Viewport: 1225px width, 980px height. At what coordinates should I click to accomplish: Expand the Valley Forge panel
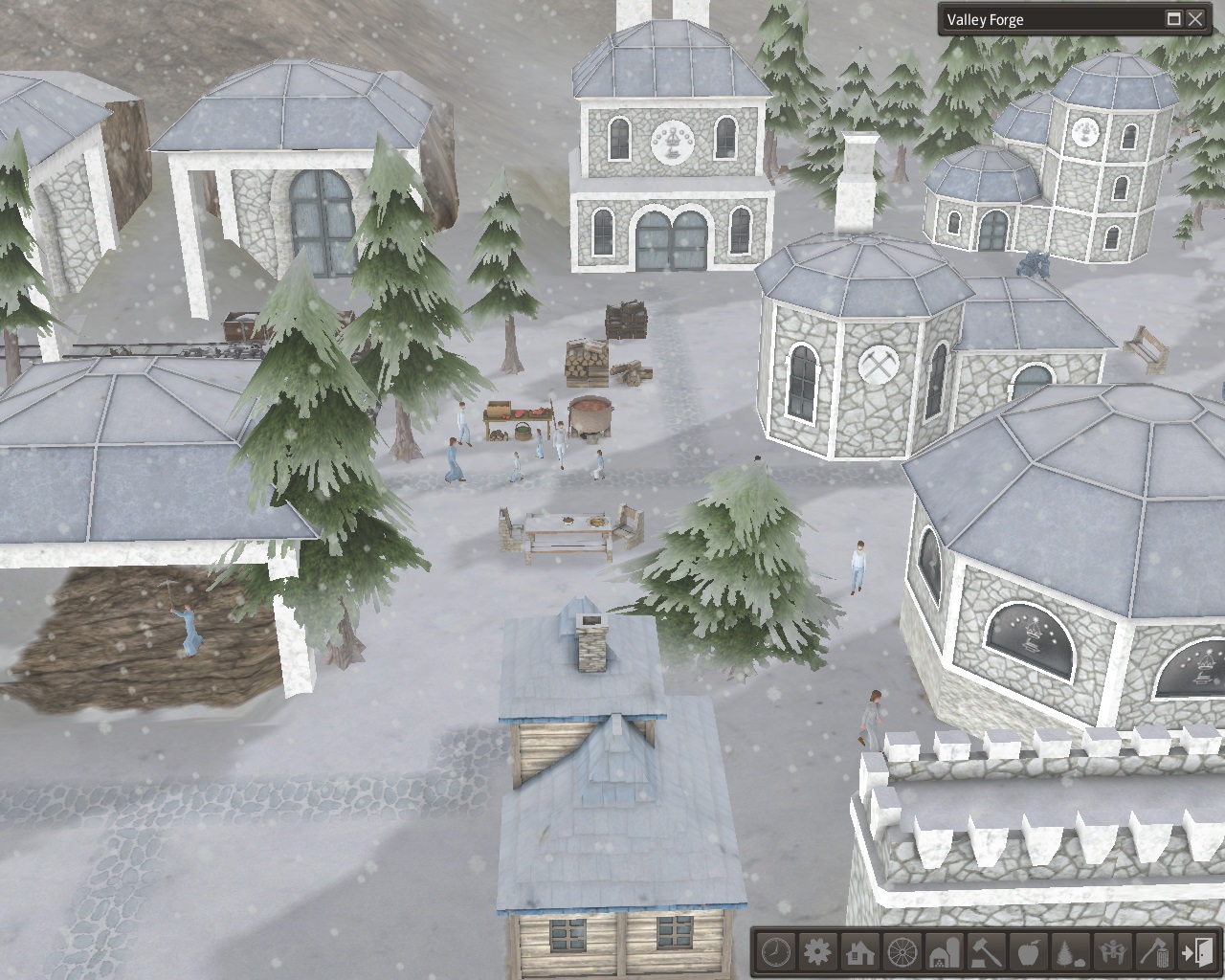coord(1174,19)
